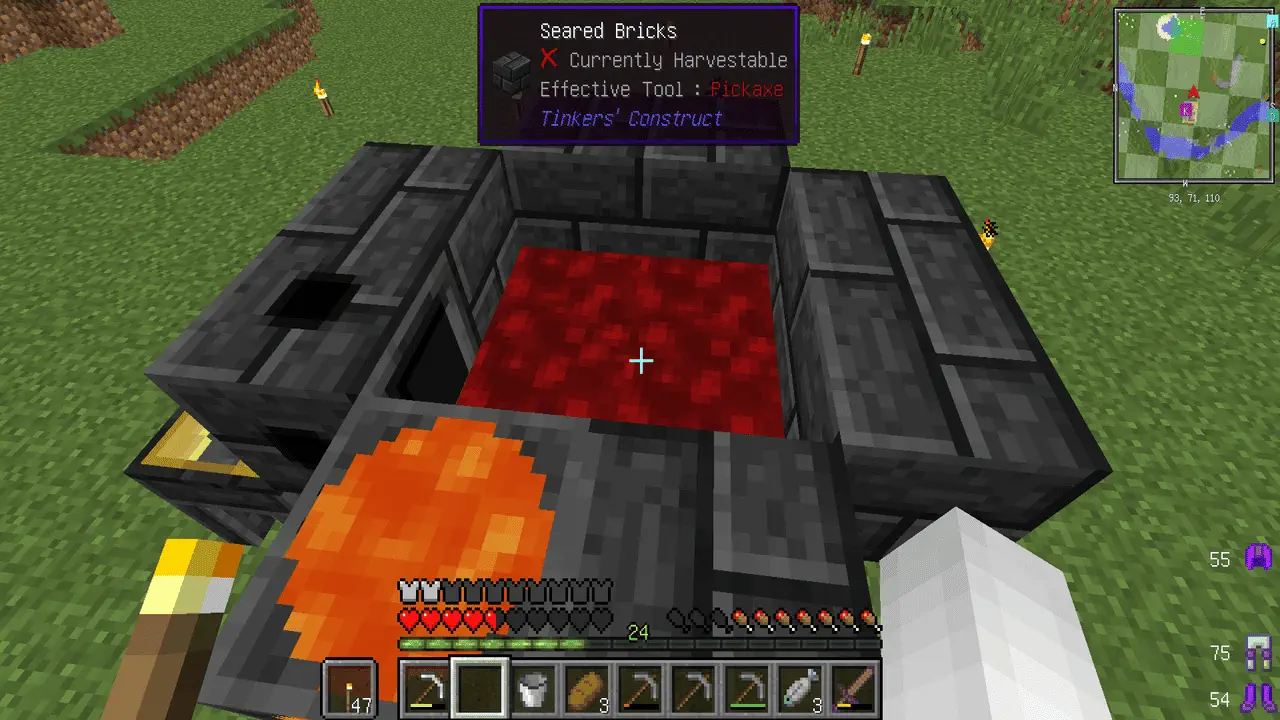Select the empty bucket hotbar slot

click(x=533, y=689)
